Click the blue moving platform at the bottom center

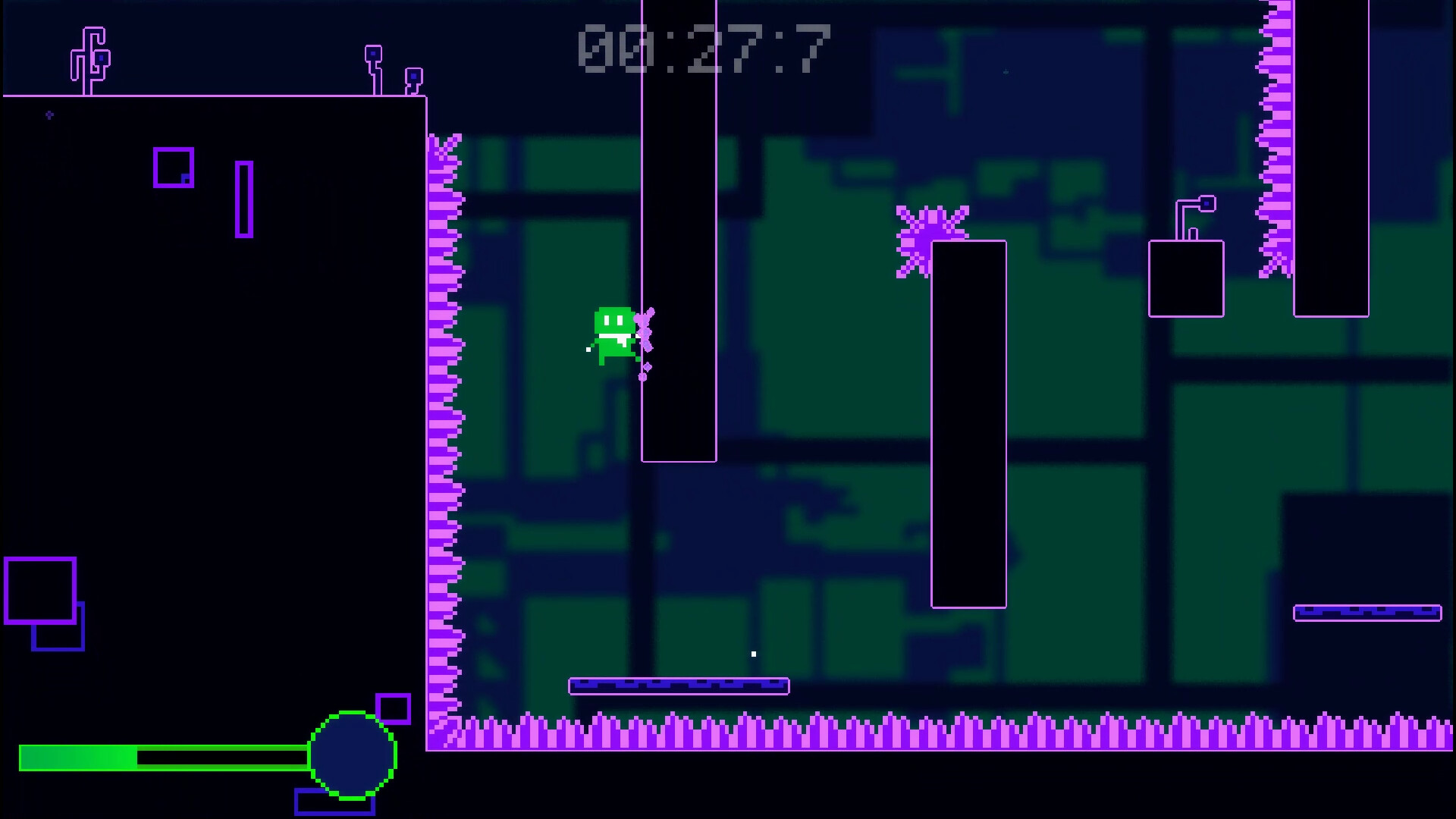(680, 685)
